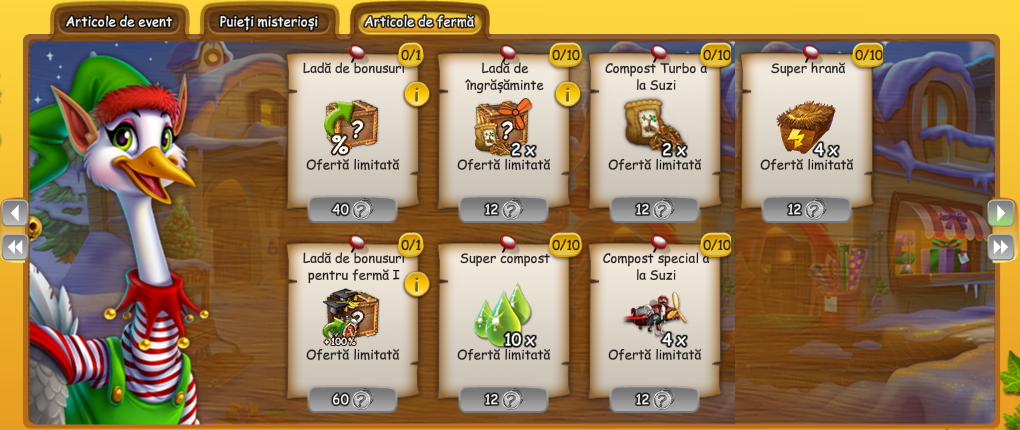
Task: Buy Compost special a la Suzi
Action: pyautogui.click(x=654, y=399)
